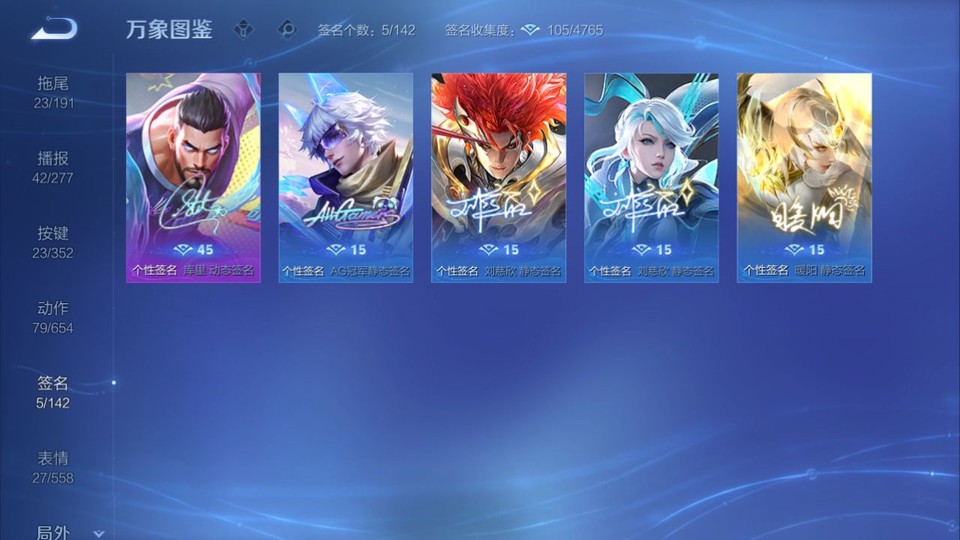This screenshot has height=540, width=960.
Task: Select the 按键 category
Action: 54,241
